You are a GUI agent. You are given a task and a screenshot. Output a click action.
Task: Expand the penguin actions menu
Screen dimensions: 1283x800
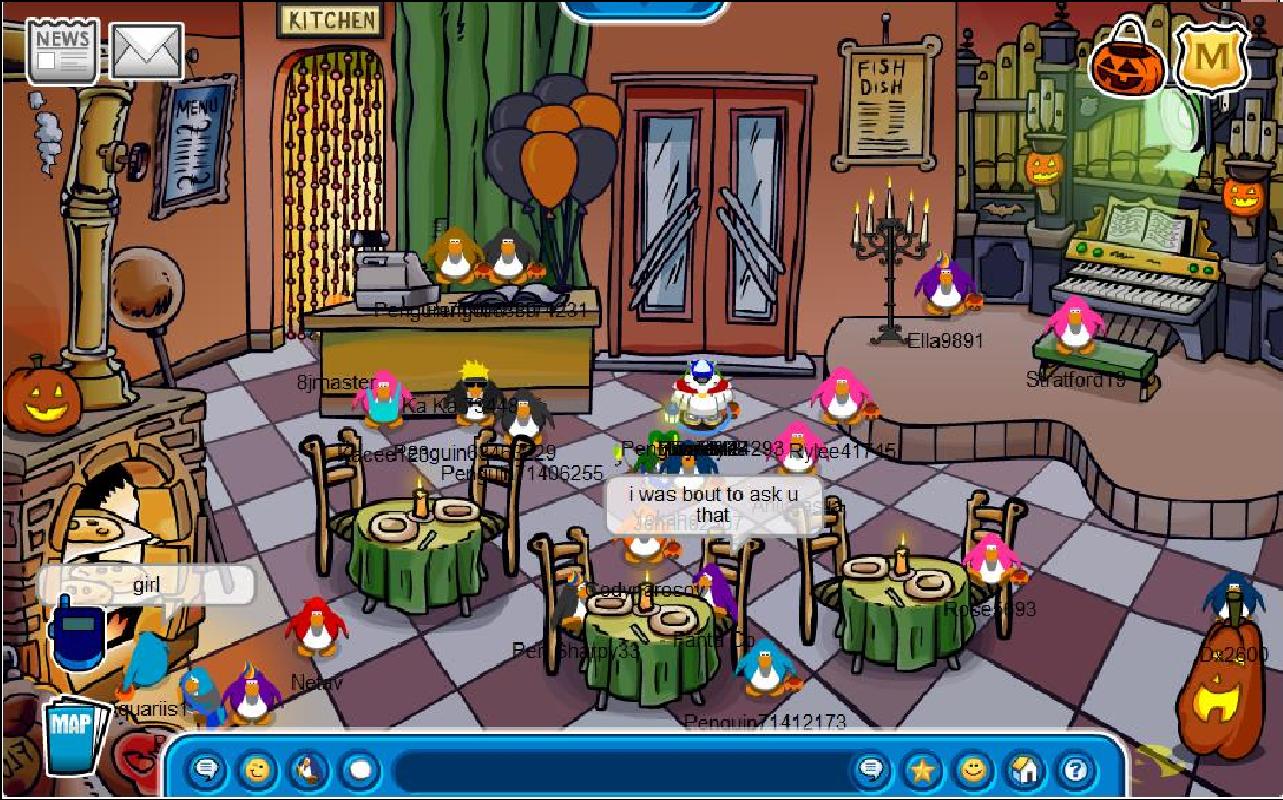tap(307, 769)
